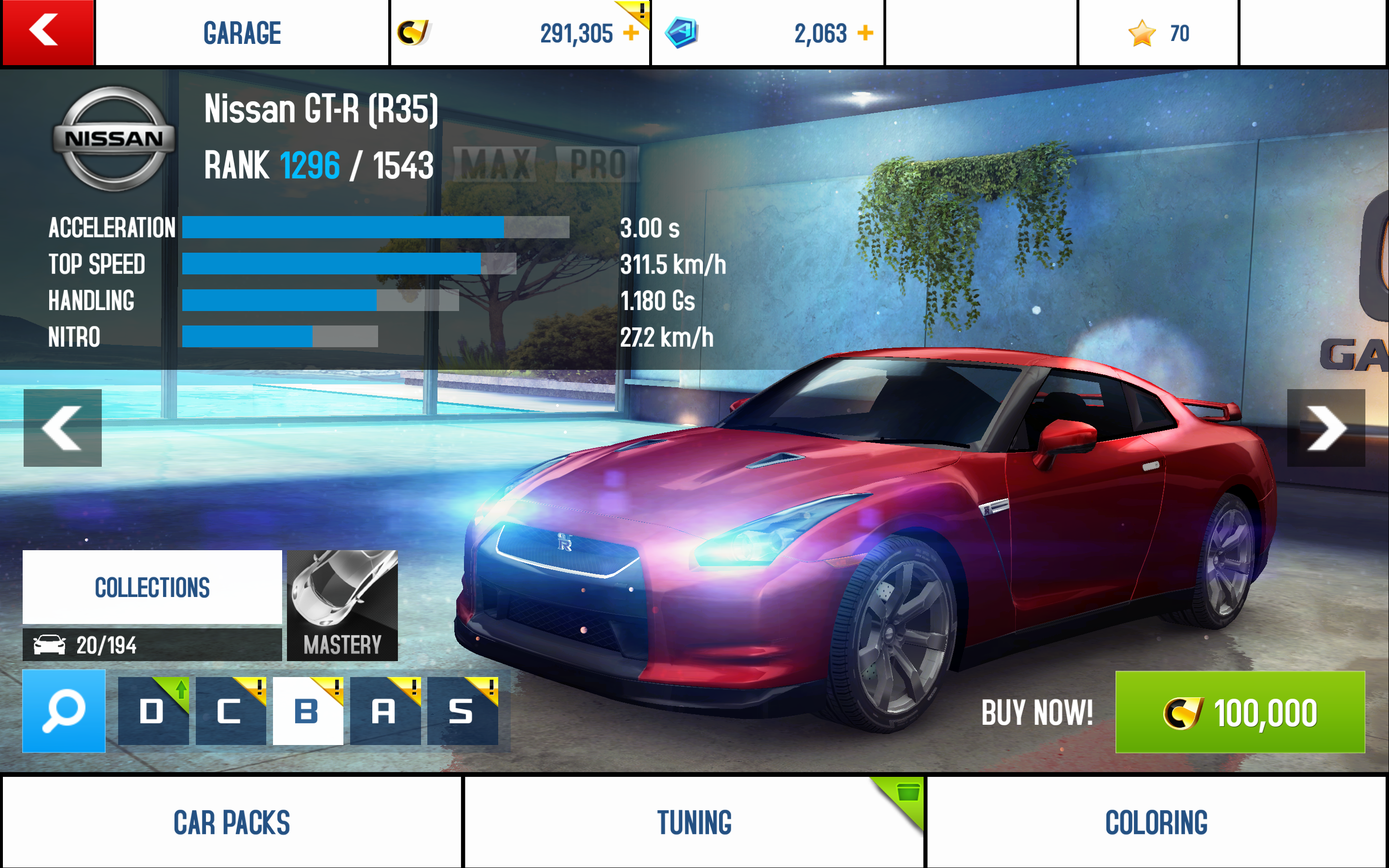Switch to class C cars
The width and height of the screenshot is (1389, 868).
click(230, 711)
